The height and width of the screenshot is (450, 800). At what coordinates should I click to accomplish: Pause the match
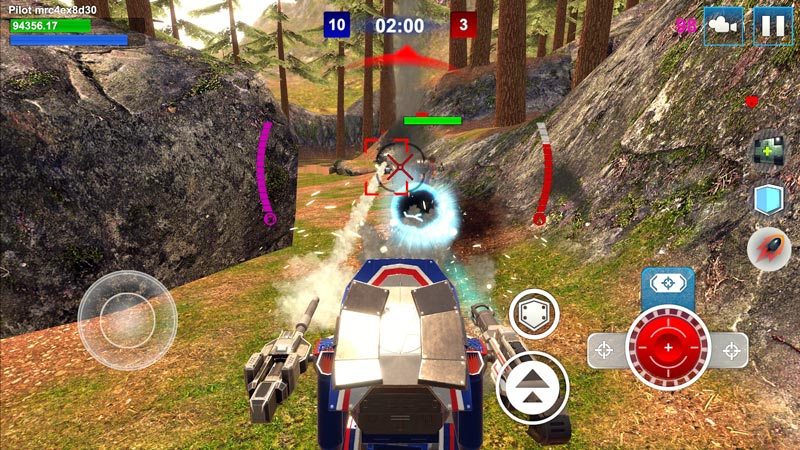[x=772, y=26]
